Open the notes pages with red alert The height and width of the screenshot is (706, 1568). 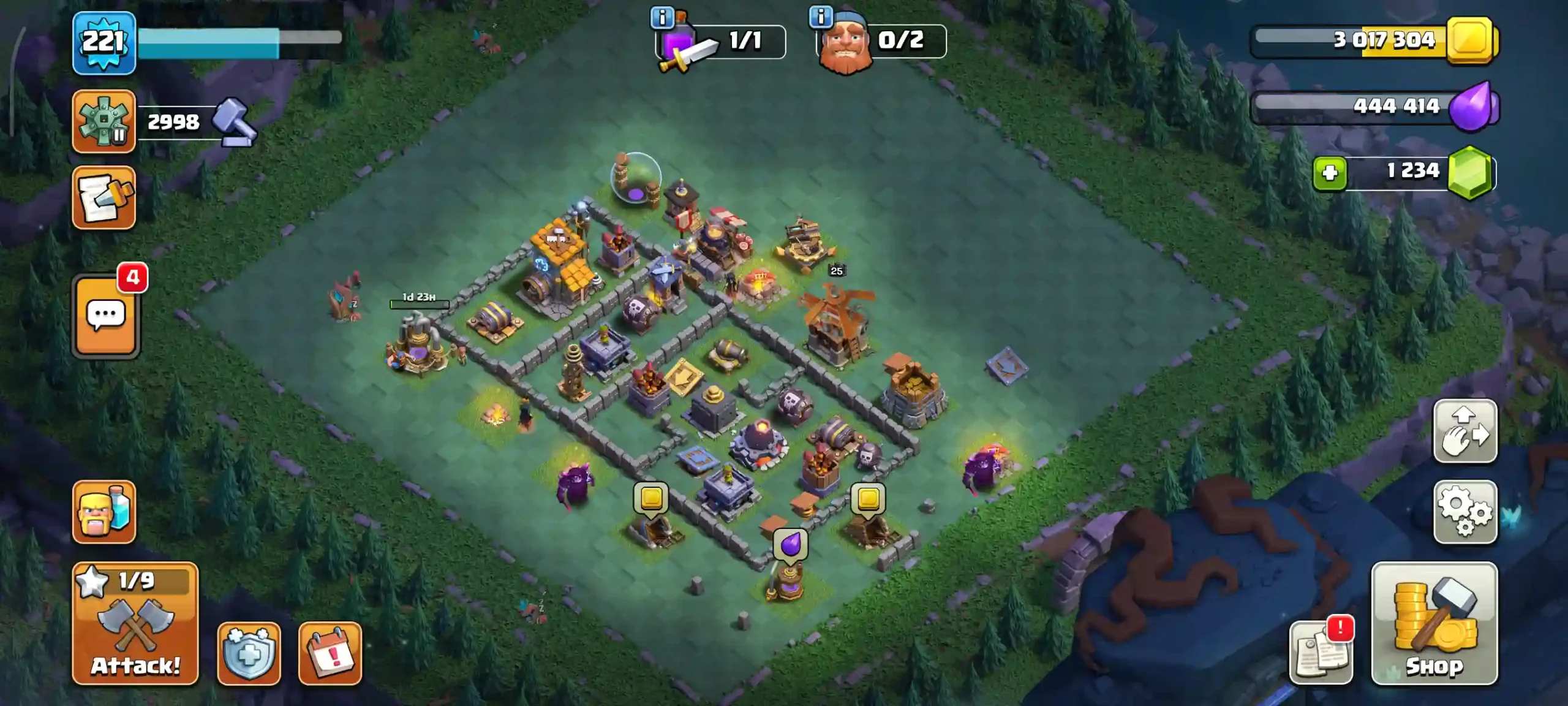click(x=1321, y=653)
